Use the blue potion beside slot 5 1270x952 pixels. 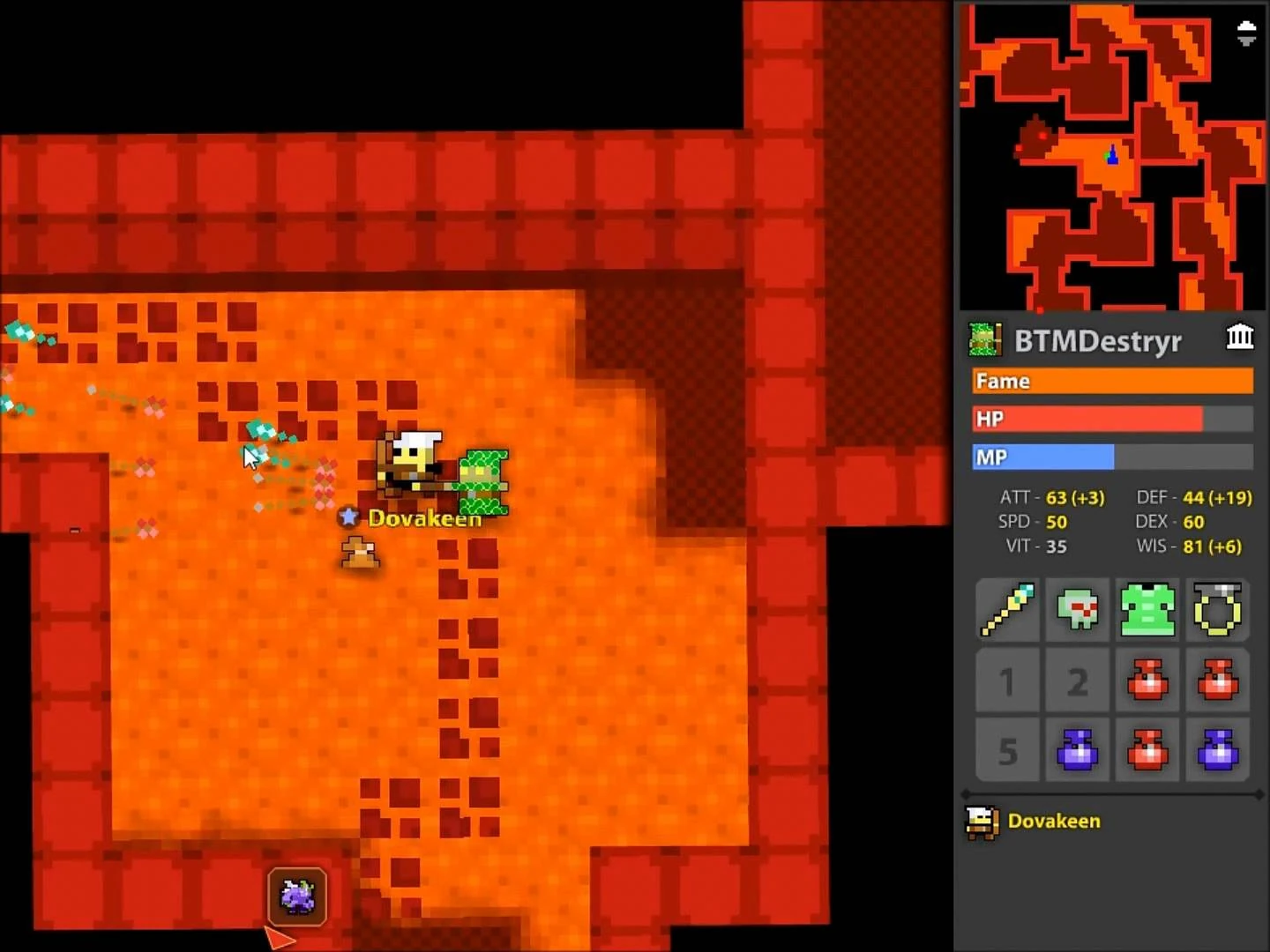[x=1078, y=750]
